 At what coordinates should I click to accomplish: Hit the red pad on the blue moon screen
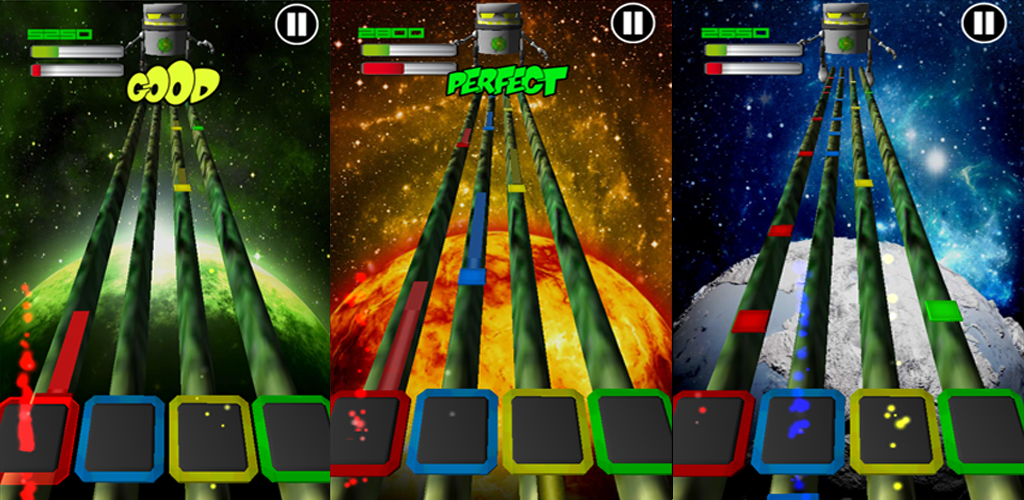click(711, 431)
